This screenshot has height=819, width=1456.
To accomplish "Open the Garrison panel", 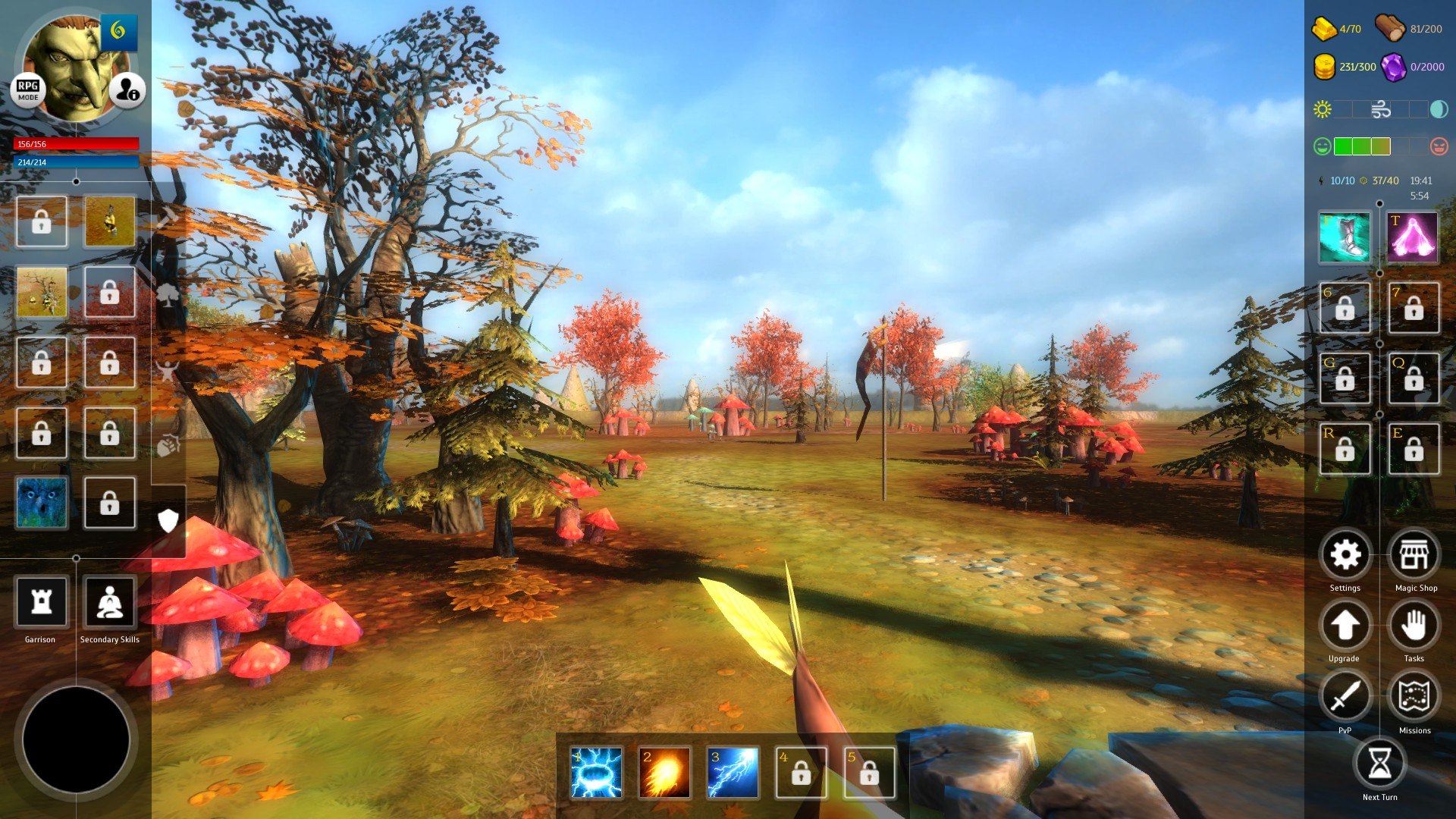I will tap(41, 602).
